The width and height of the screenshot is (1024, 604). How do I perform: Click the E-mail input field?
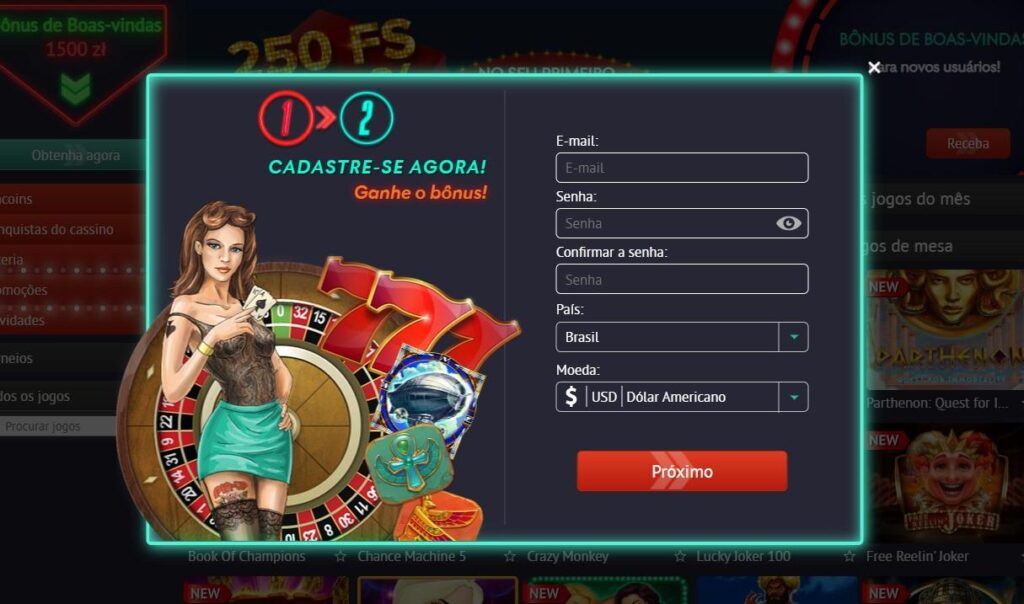681,168
